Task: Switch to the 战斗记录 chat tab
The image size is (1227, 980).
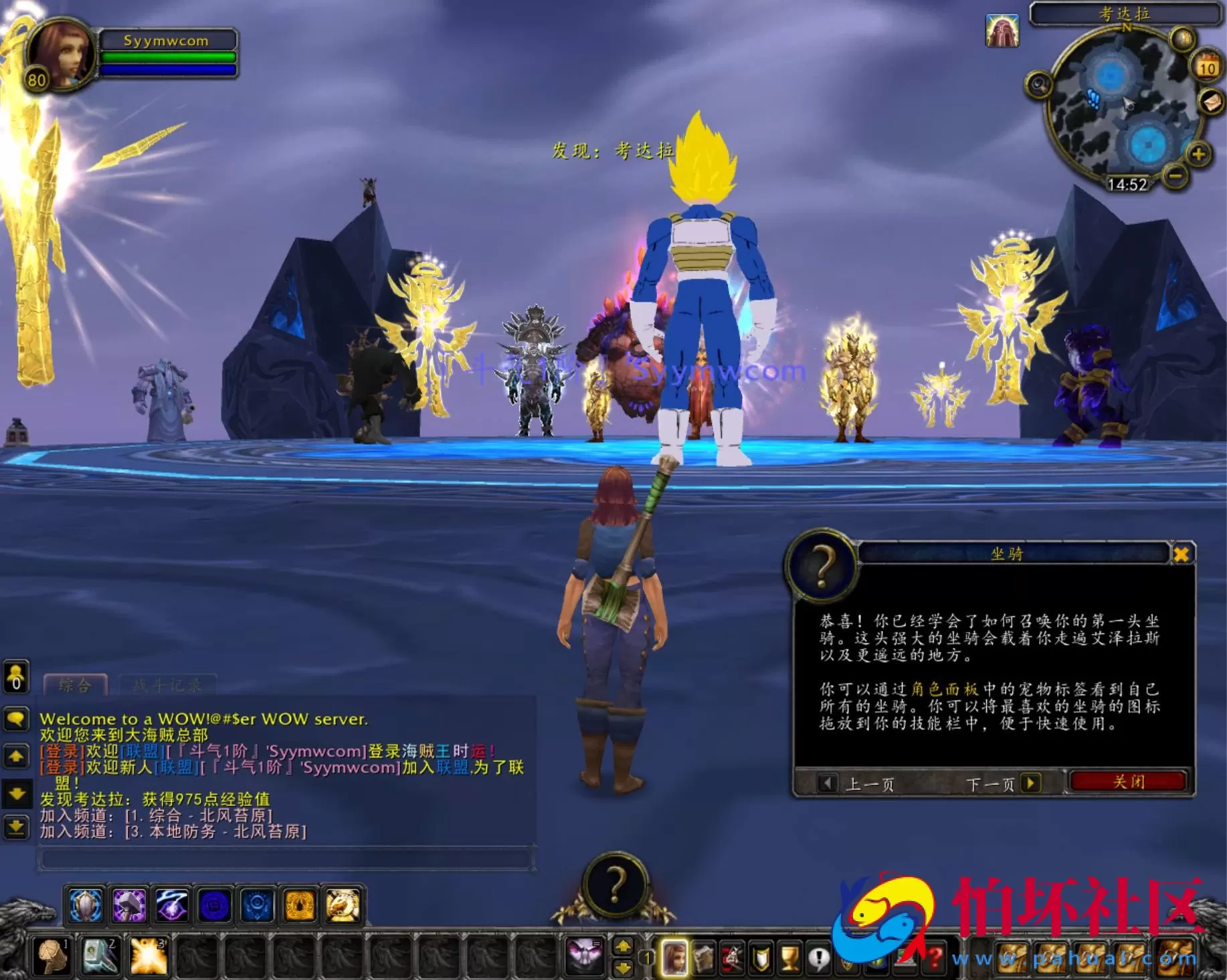Action: (167, 685)
